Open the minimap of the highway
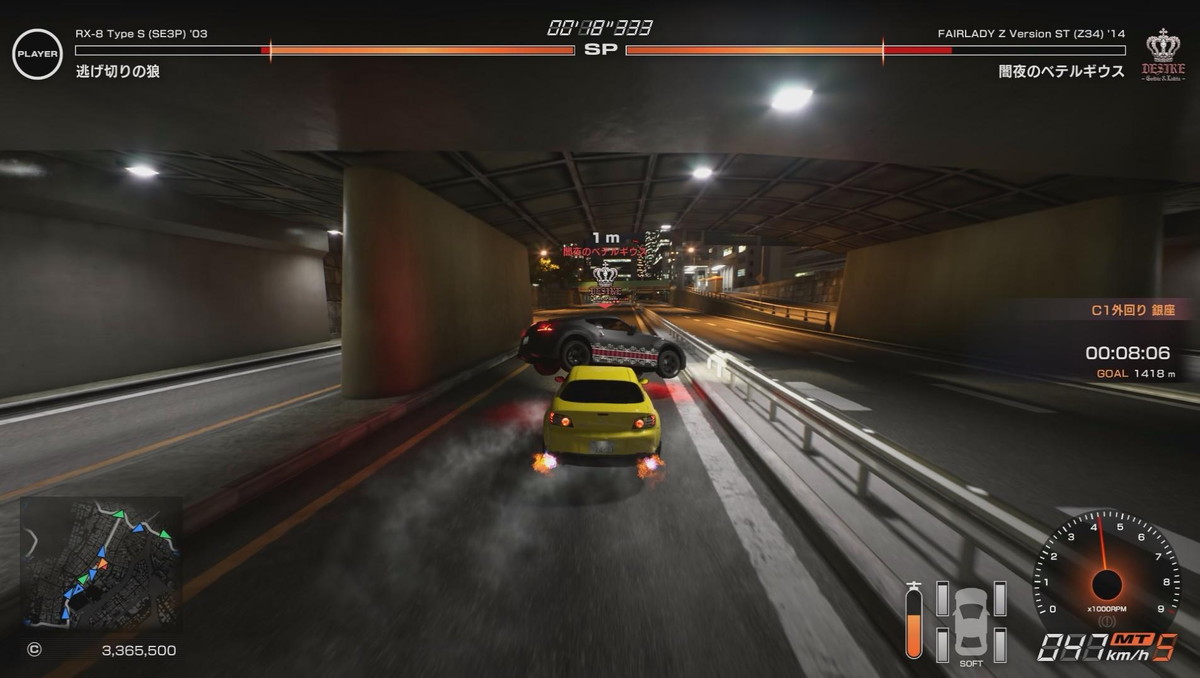The width and height of the screenshot is (1200, 678). coord(101,563)
